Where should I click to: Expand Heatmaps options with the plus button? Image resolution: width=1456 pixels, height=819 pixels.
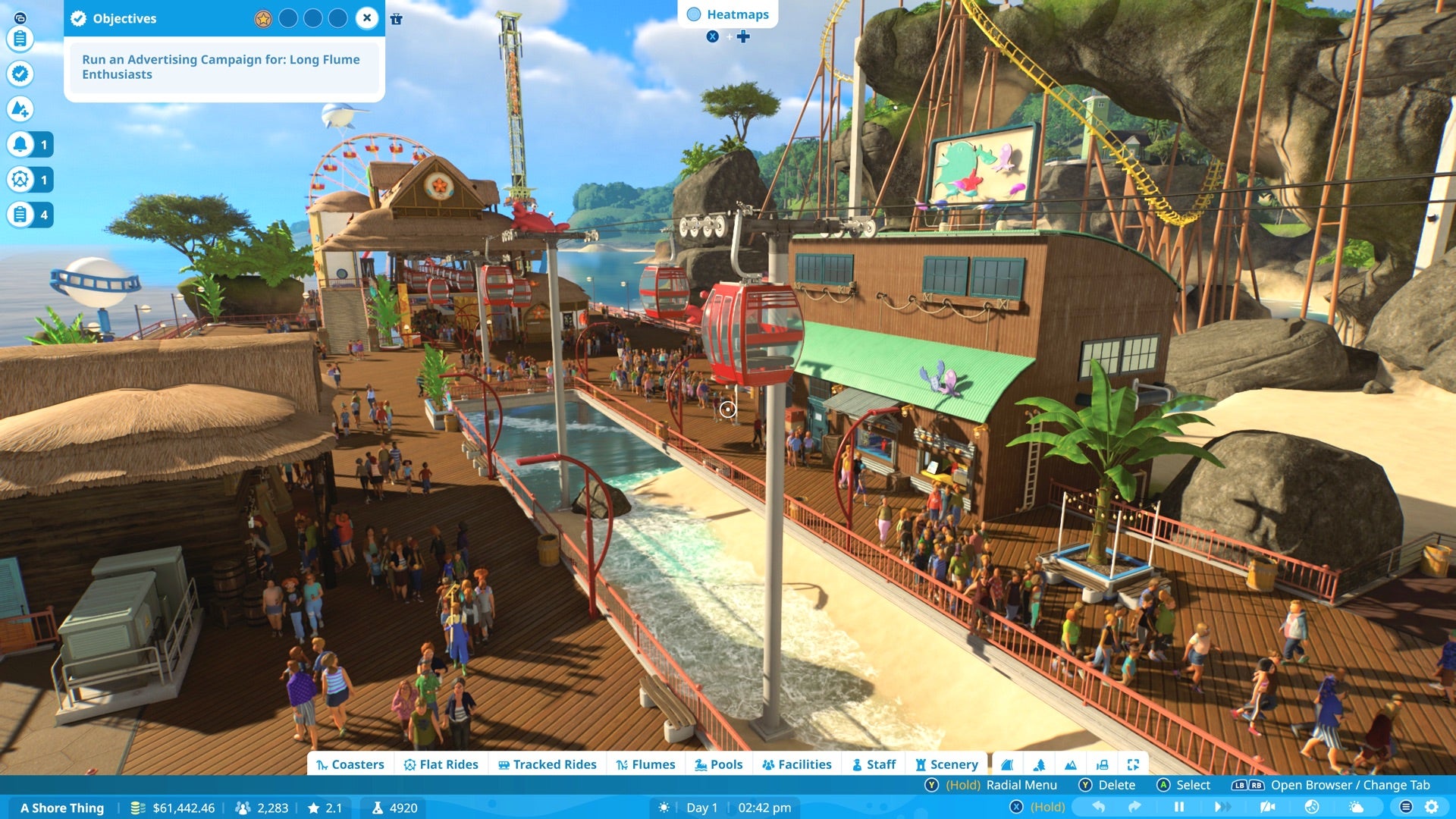744,36
